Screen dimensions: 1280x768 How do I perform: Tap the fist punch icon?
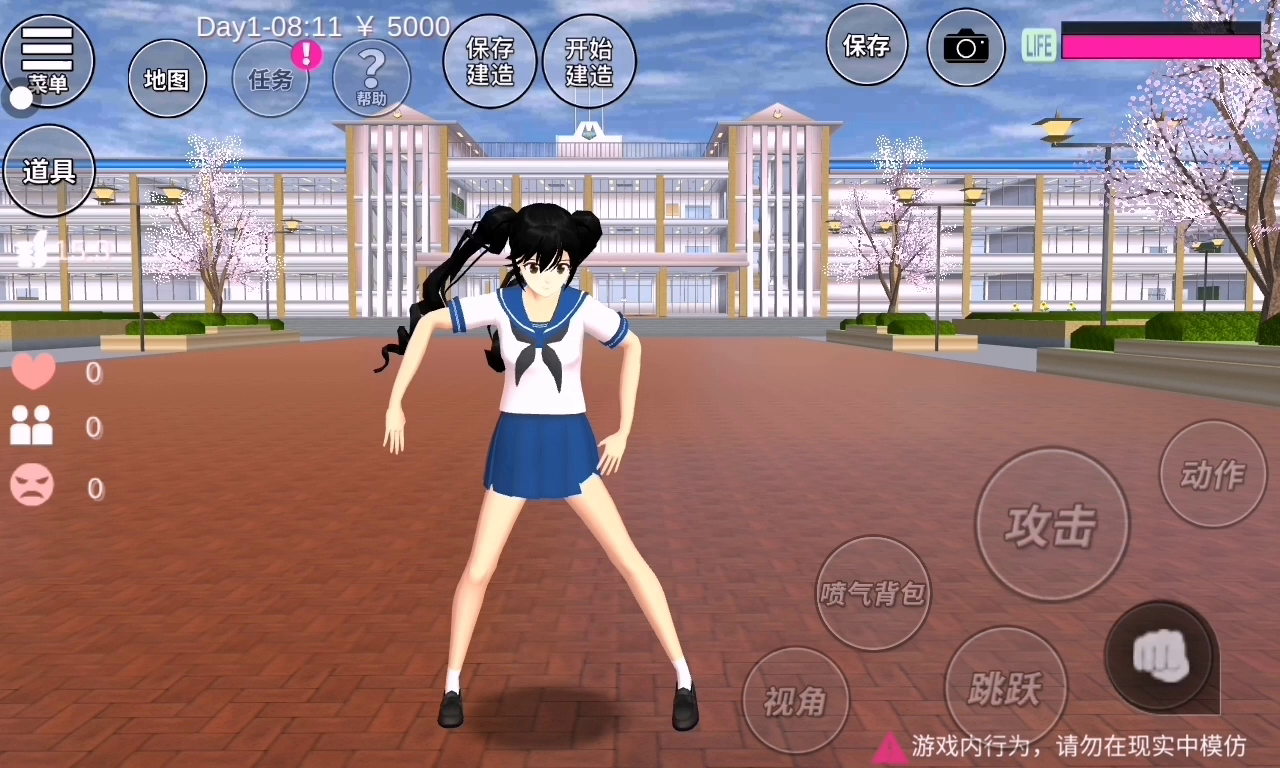[x=1160, y=657]
